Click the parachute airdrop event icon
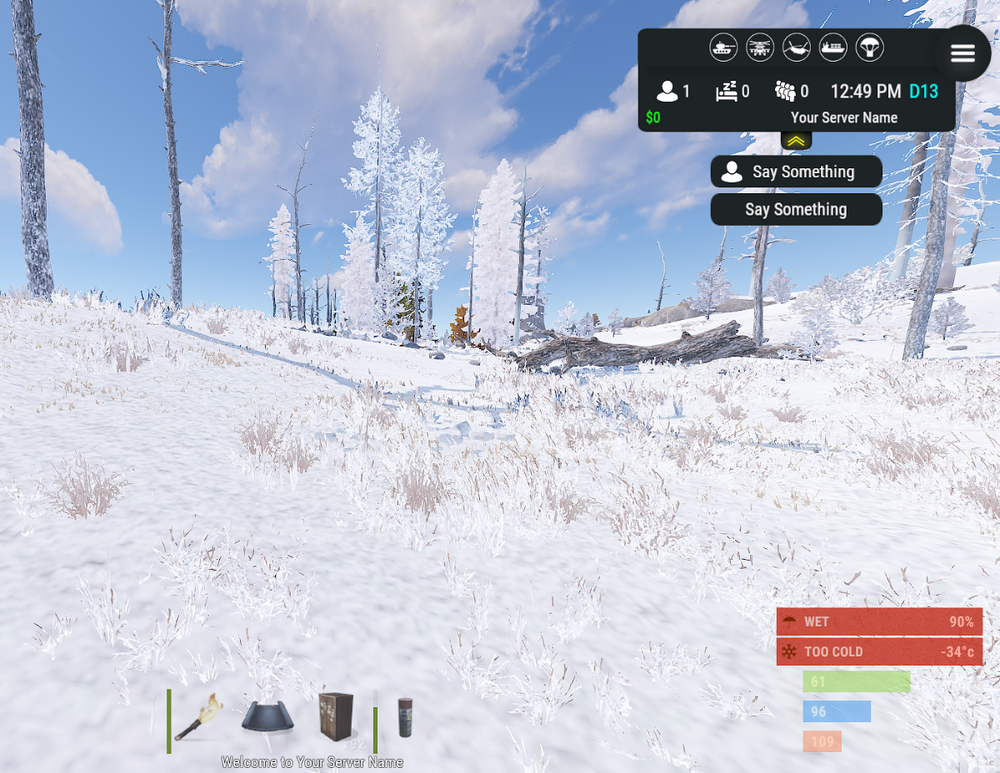 click(869, 47)
